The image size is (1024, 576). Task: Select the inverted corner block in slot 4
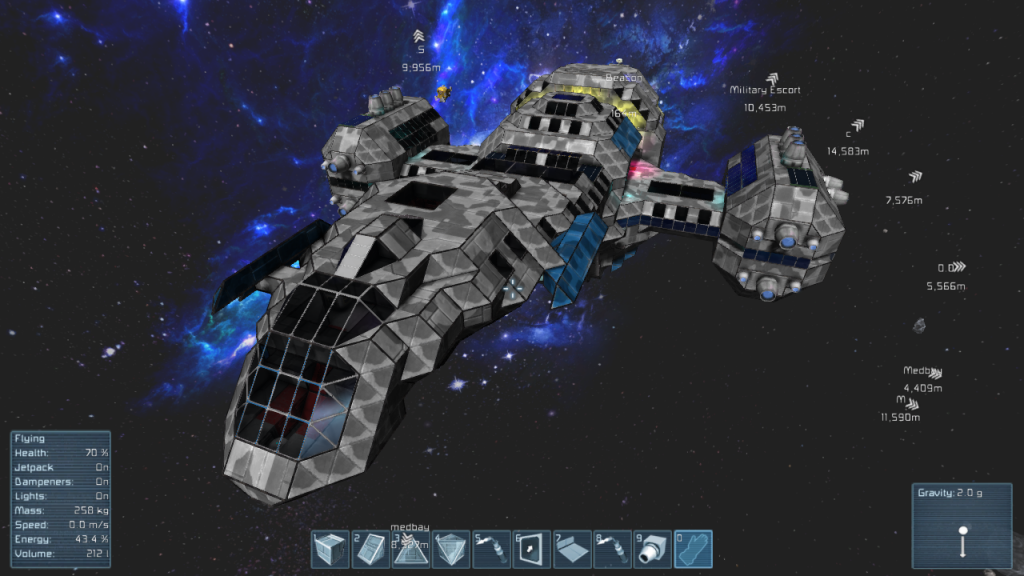coord(451,549)
